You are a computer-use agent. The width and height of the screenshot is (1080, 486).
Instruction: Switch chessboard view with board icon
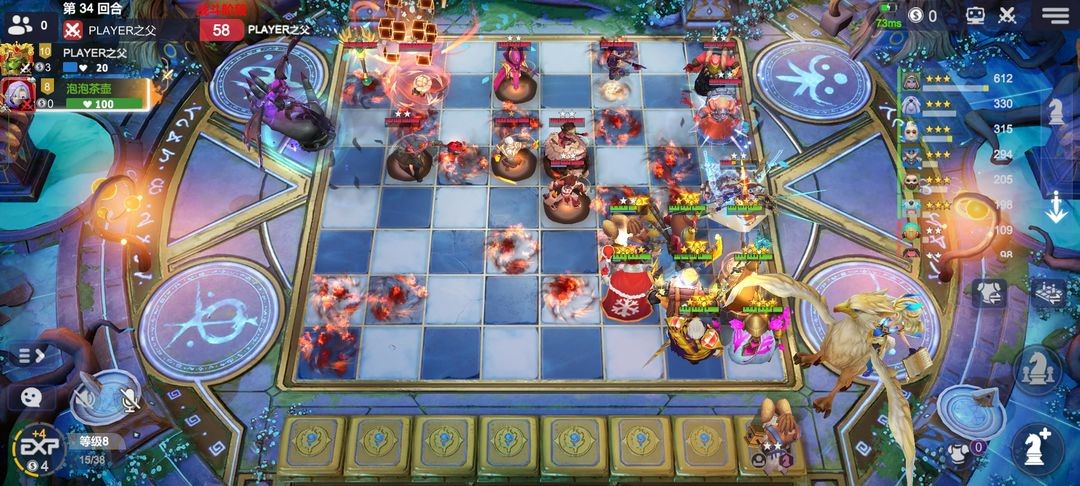pyautogui.click(x=1048, y=292)
